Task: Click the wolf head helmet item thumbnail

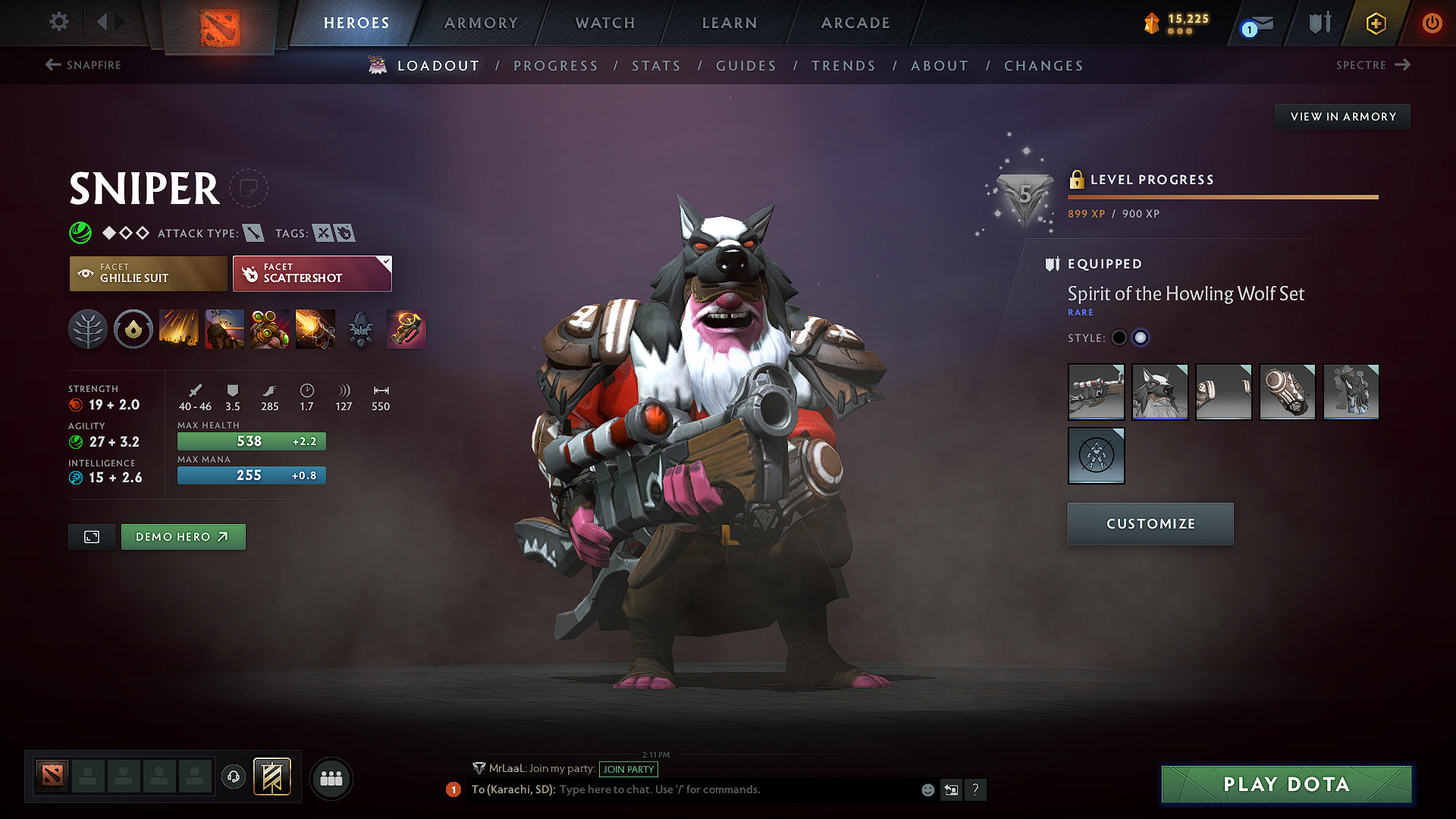Action: [1159, 392]
